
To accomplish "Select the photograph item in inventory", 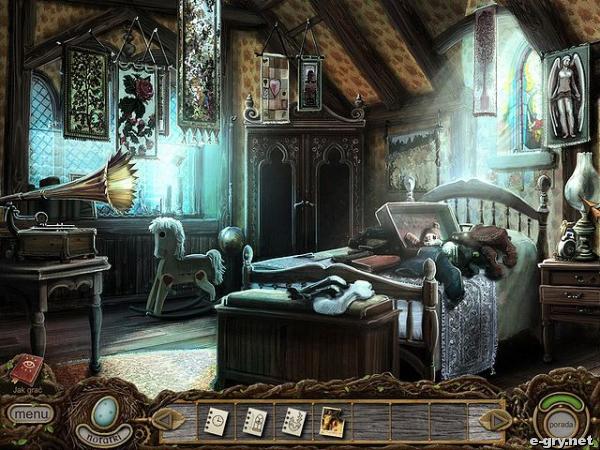I will [332, 420].
